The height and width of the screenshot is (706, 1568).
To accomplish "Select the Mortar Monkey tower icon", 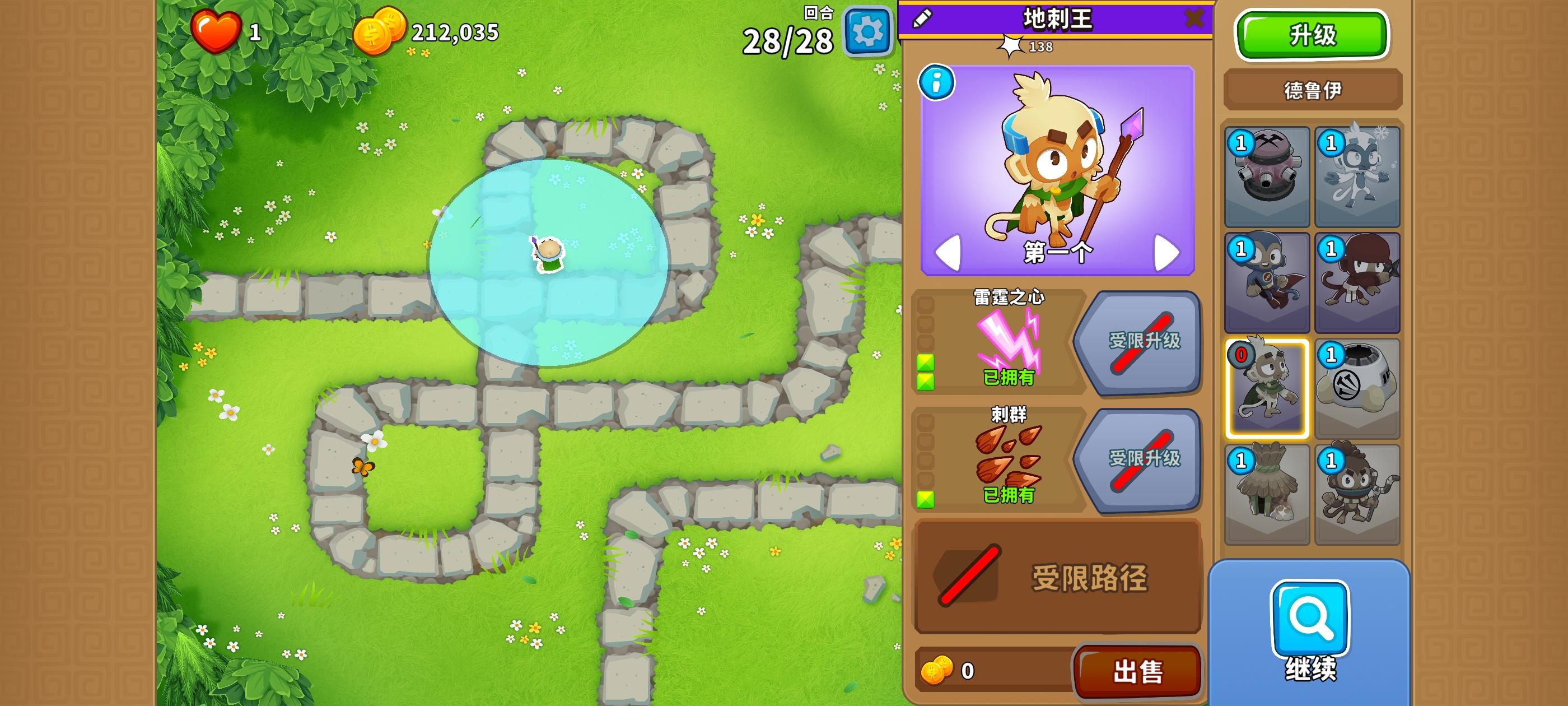I will 1267,178.
